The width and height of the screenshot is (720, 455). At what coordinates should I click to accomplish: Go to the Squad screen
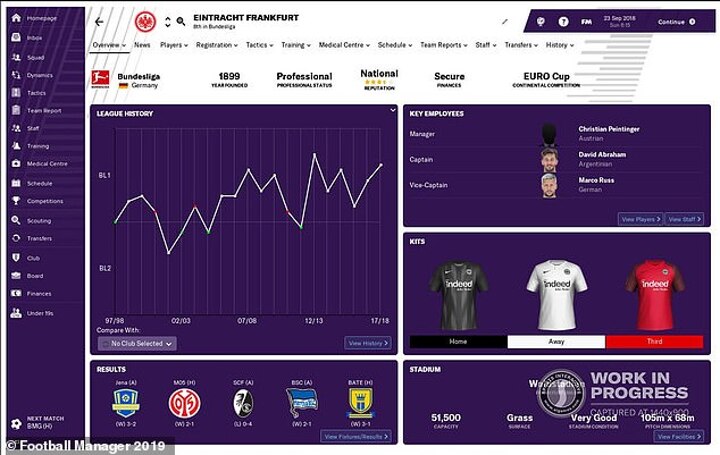(36, 57)
